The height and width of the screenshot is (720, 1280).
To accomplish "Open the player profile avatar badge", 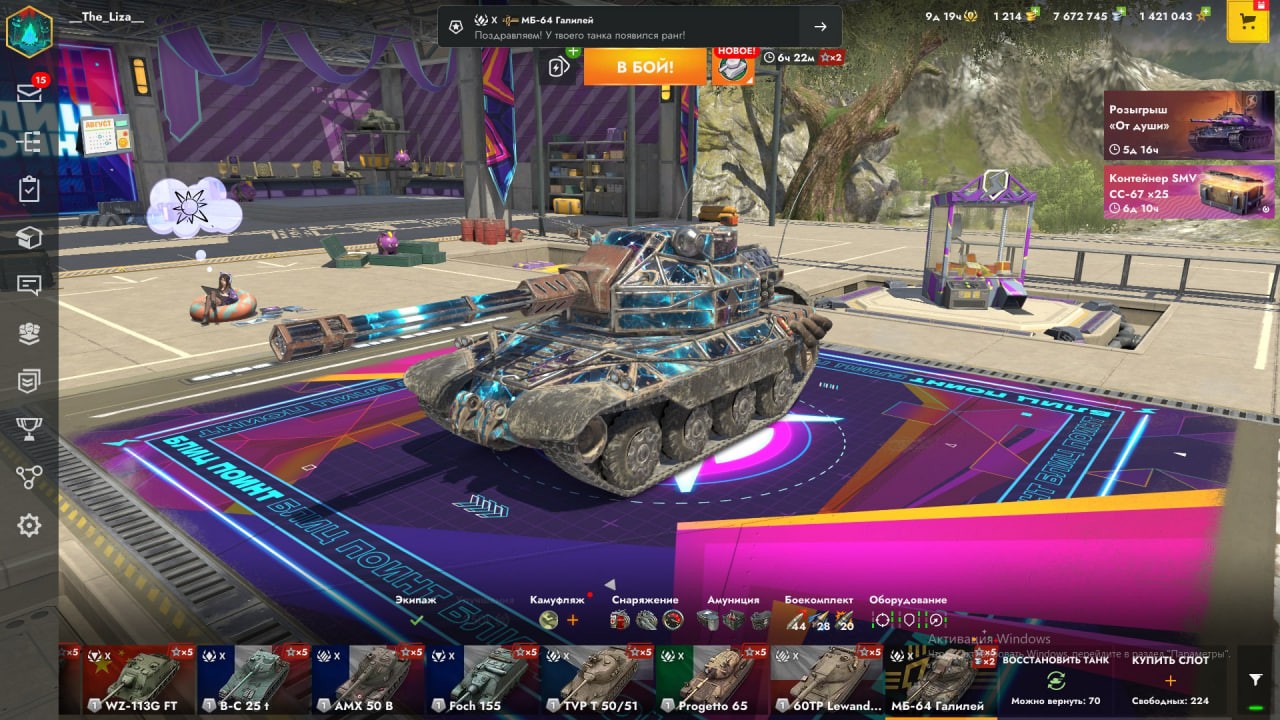I will pos(29,29).
